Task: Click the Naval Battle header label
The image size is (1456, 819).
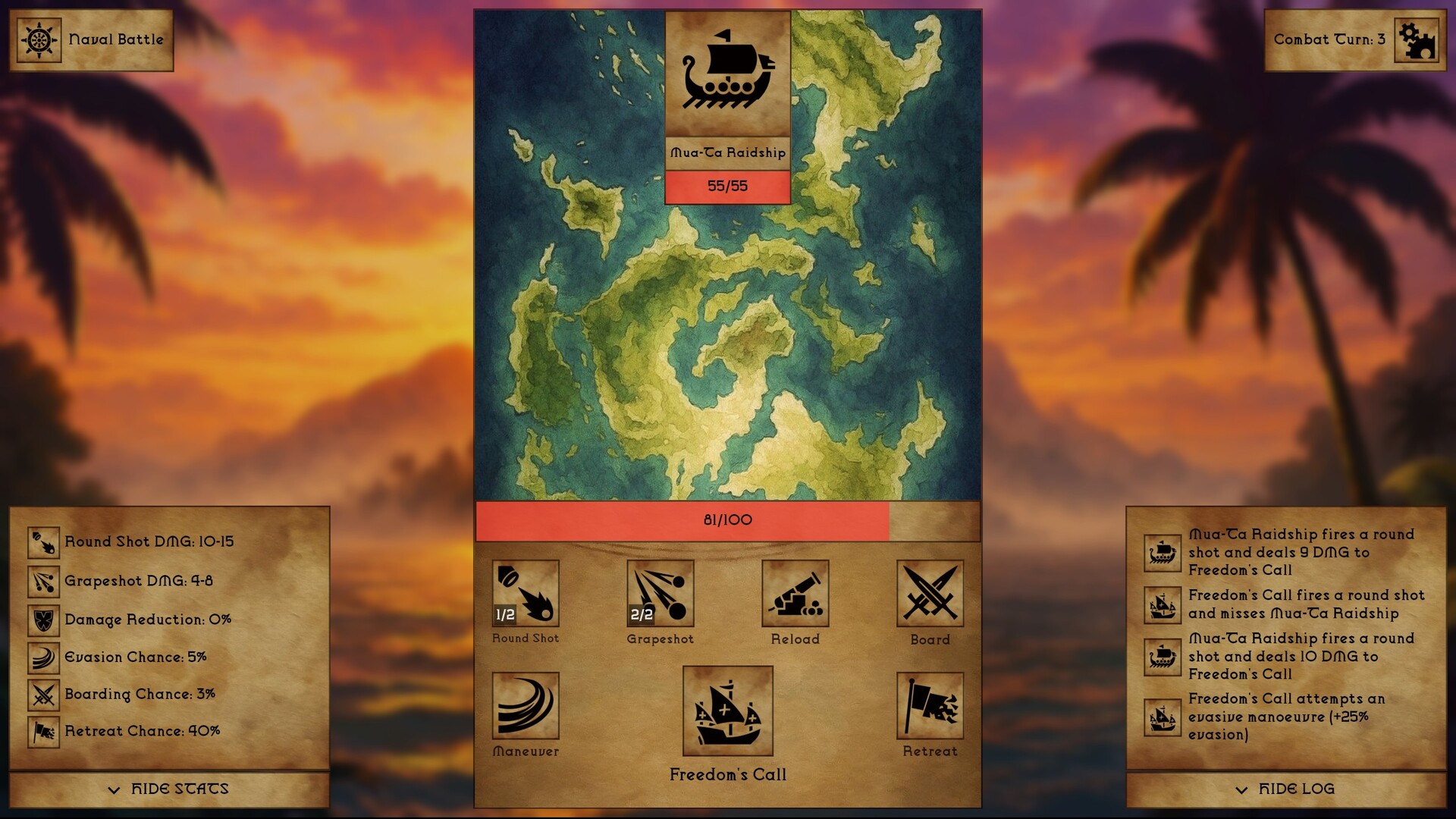Action: (x=115, y=39)
